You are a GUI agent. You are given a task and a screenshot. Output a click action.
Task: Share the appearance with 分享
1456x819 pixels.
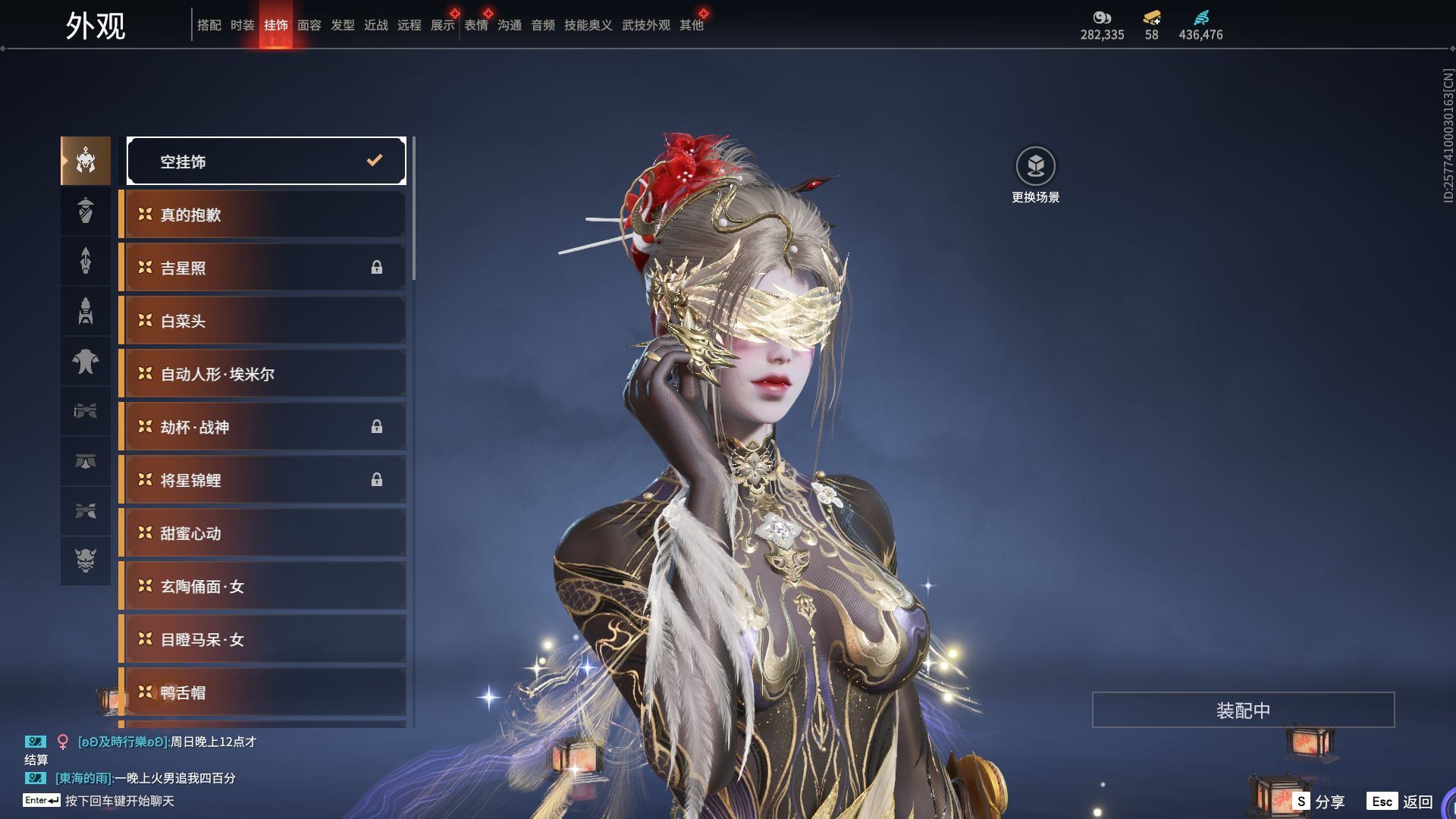(1320, 802)
